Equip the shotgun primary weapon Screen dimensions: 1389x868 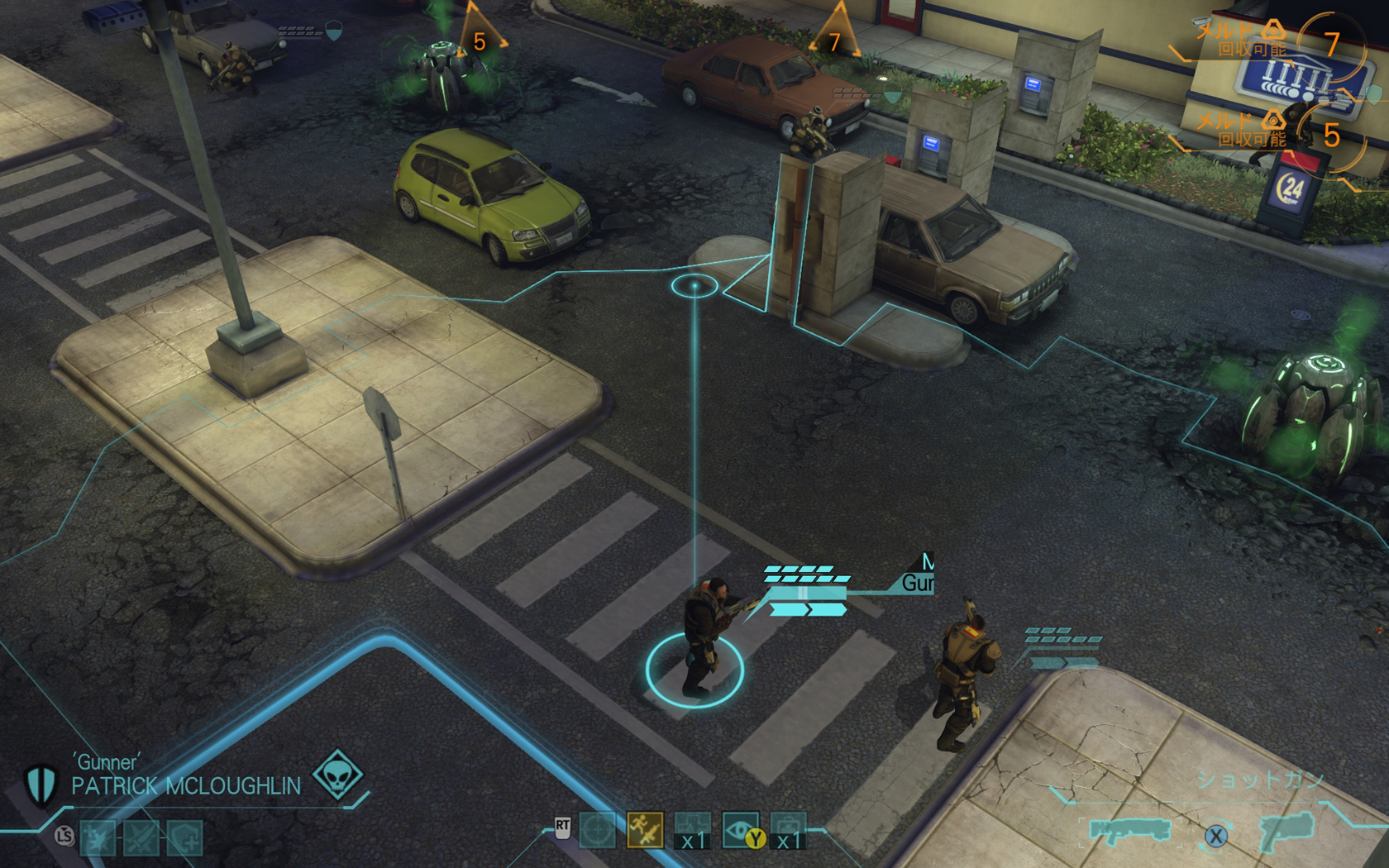[1129, 830]
